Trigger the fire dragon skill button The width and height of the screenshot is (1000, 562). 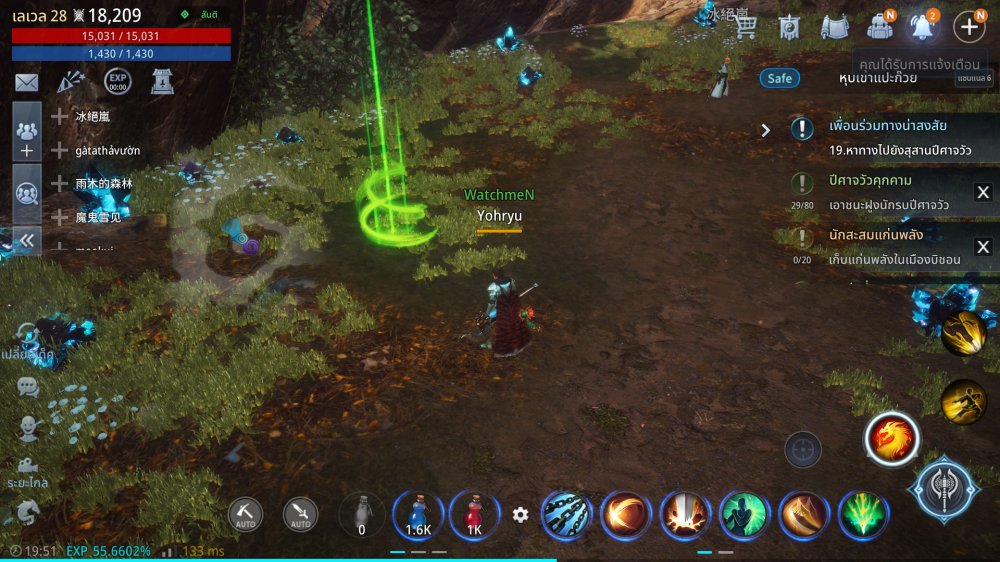(x=892, y=438)
